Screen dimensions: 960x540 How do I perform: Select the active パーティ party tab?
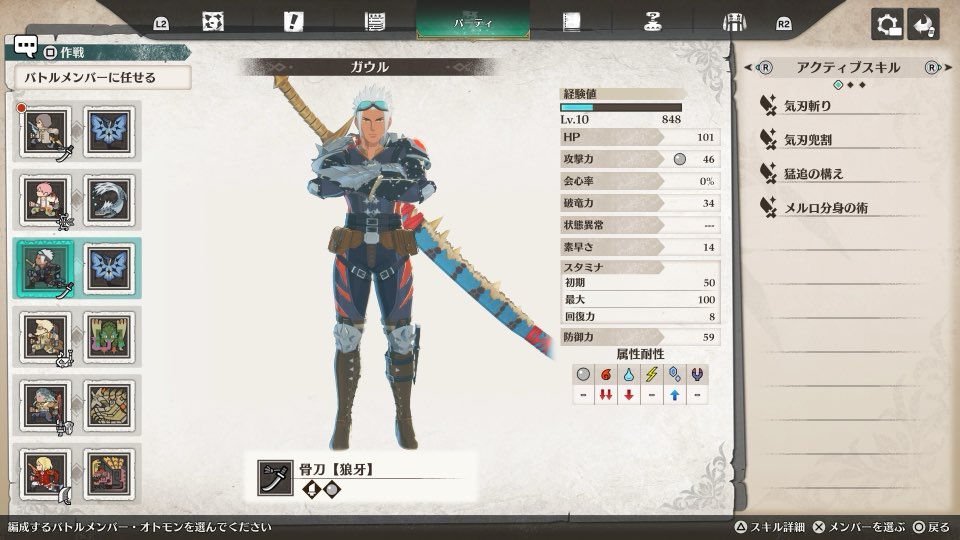pyautogui.click(x=472, y=22)
